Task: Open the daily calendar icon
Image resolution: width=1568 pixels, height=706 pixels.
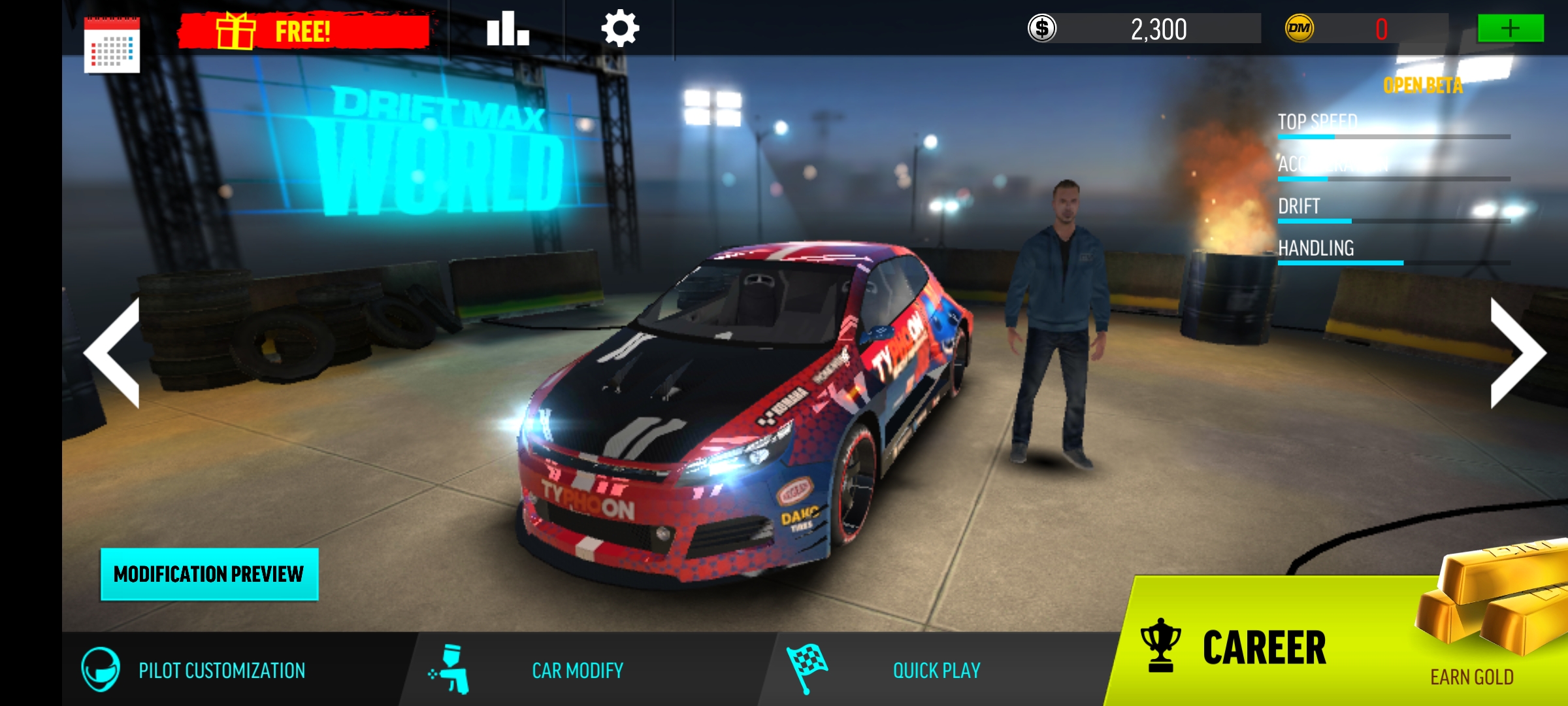Action: pos(112,44)
